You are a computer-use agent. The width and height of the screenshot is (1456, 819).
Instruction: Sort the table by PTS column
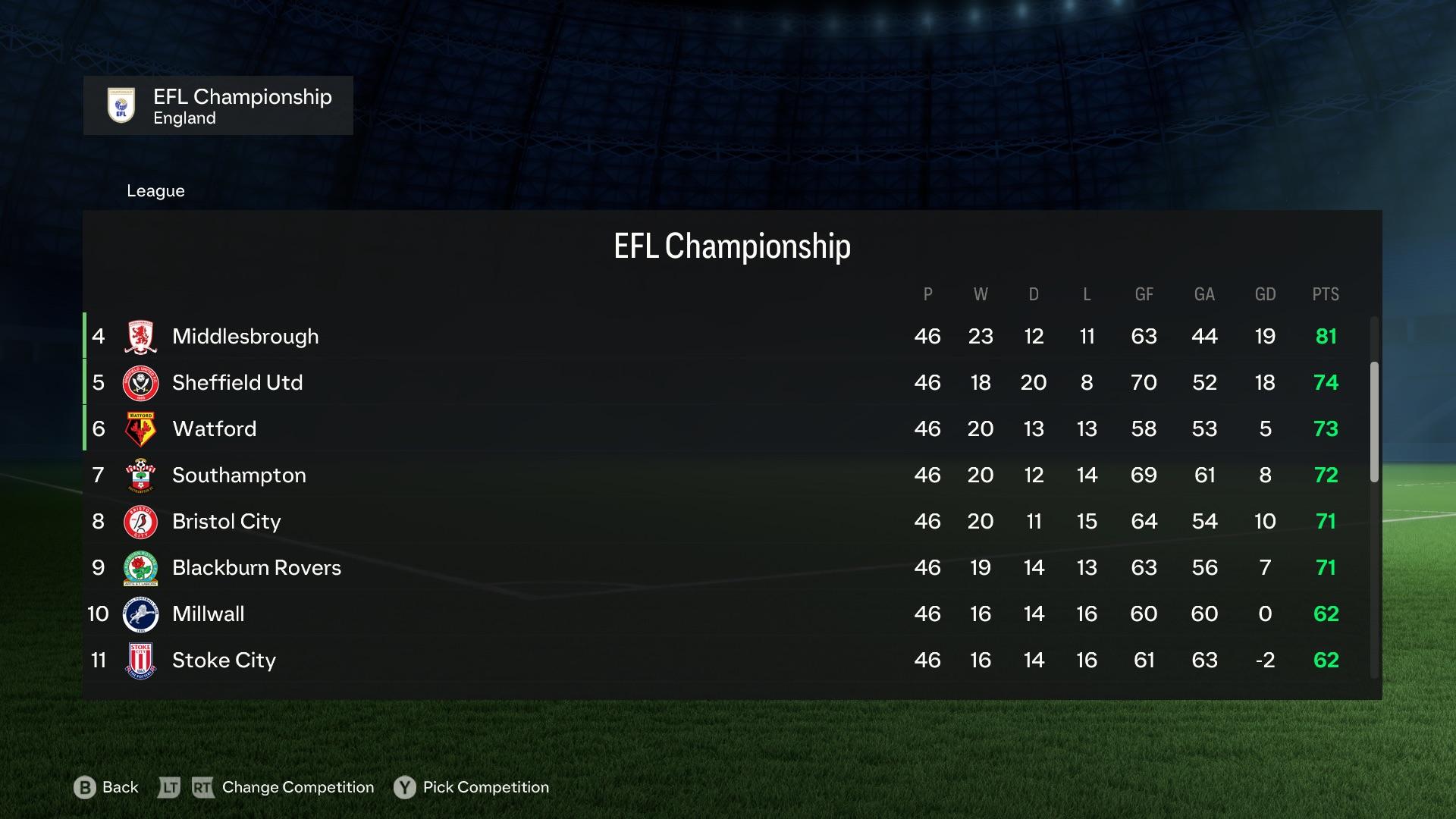click(1326, 294)
